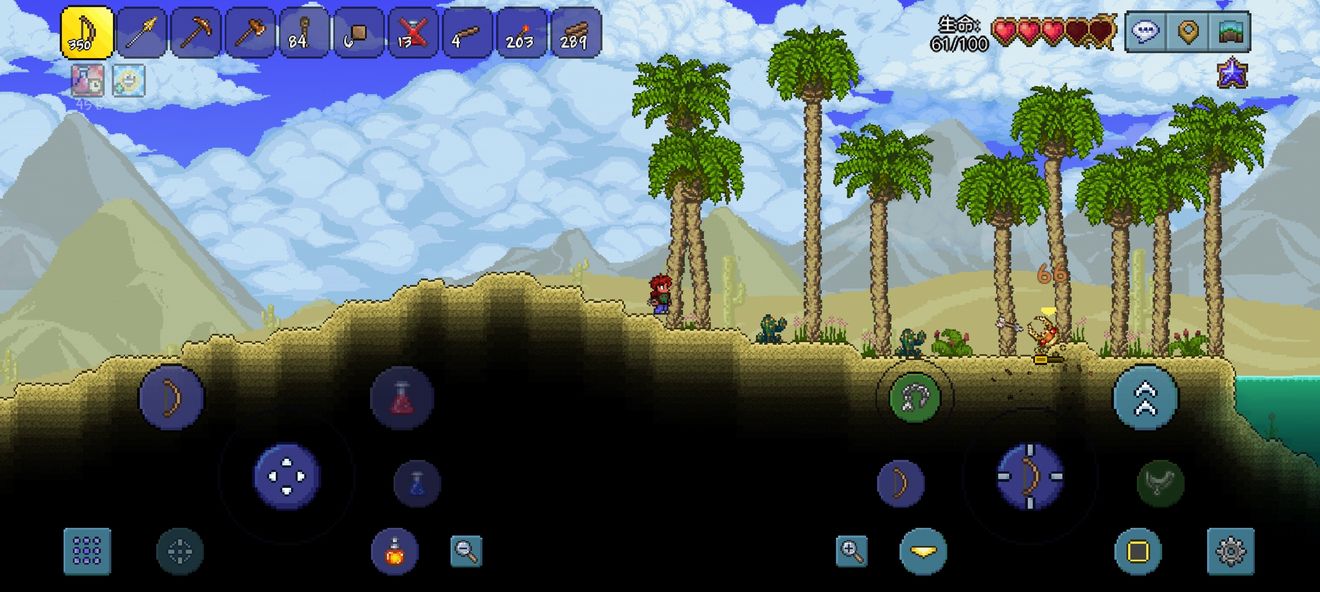This screenshot has height=592, width=1320.
Task: Open the world map landscape button
Action: (1230, 32)
